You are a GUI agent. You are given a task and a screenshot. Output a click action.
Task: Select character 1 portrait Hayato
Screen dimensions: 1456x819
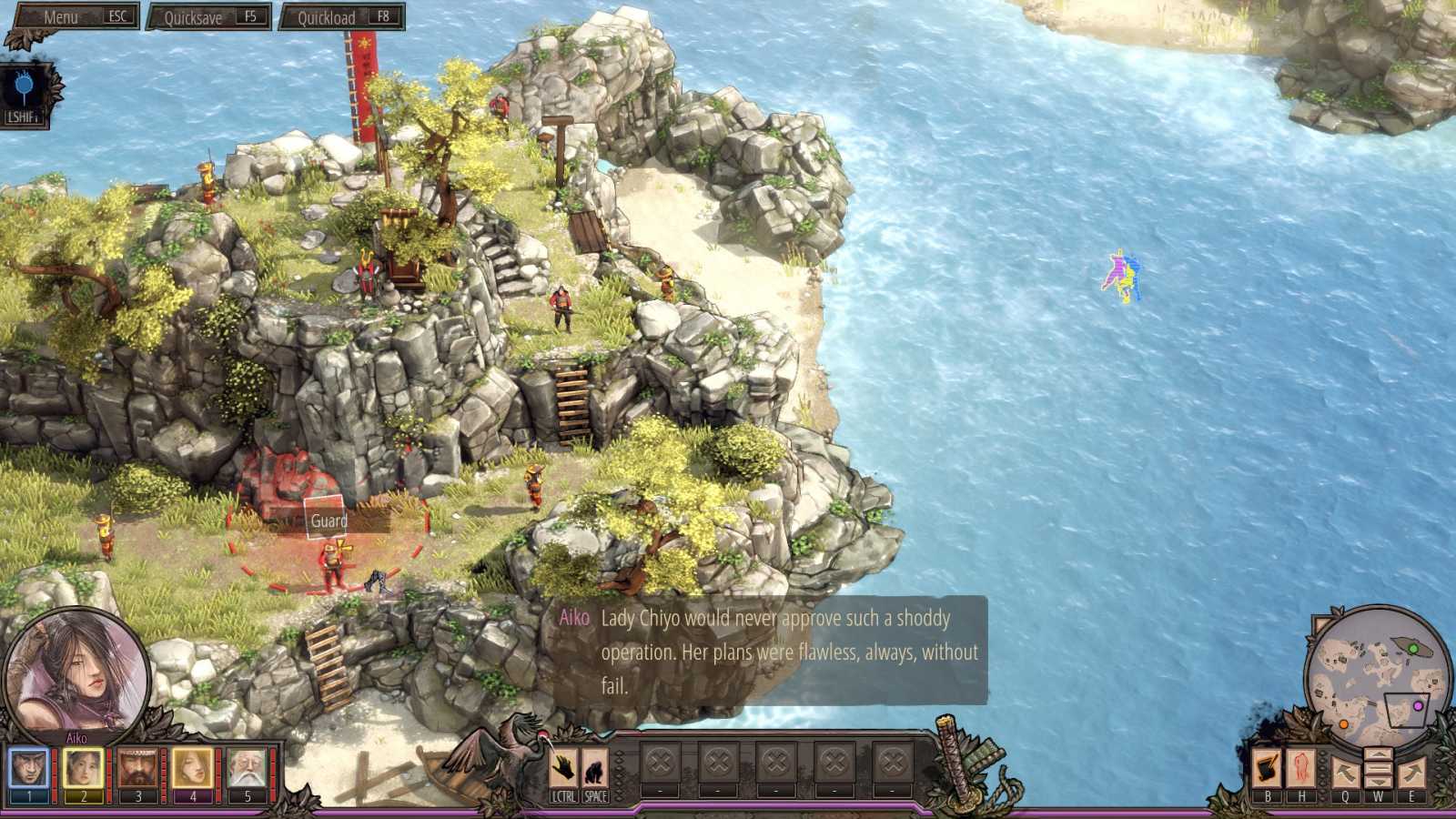click(29, 769)
